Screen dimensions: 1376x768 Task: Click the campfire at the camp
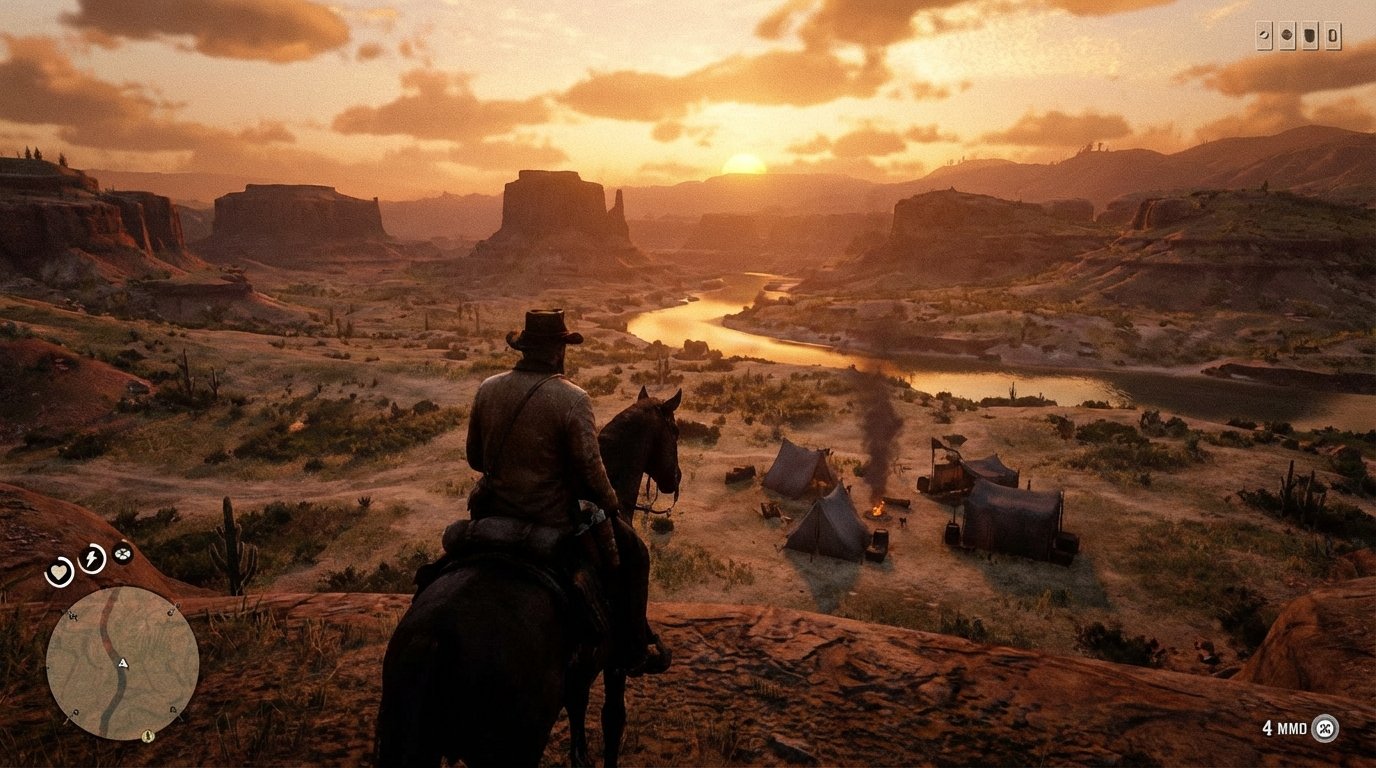pos(877,509)
